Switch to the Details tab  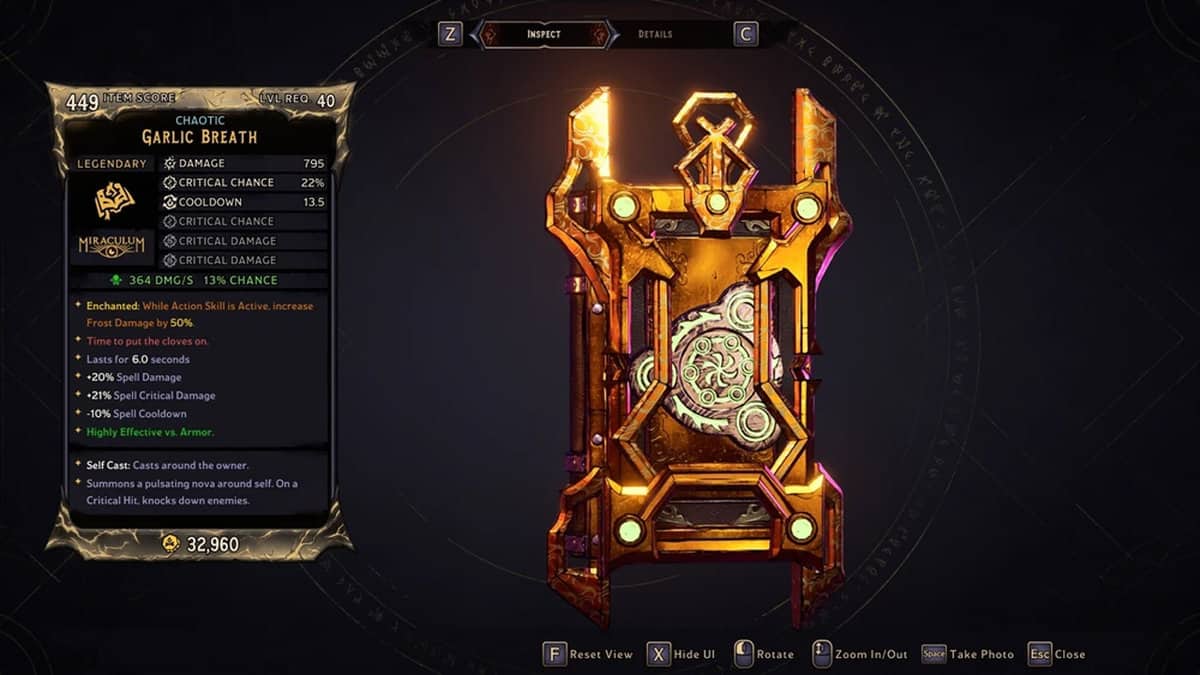[655, 35]
